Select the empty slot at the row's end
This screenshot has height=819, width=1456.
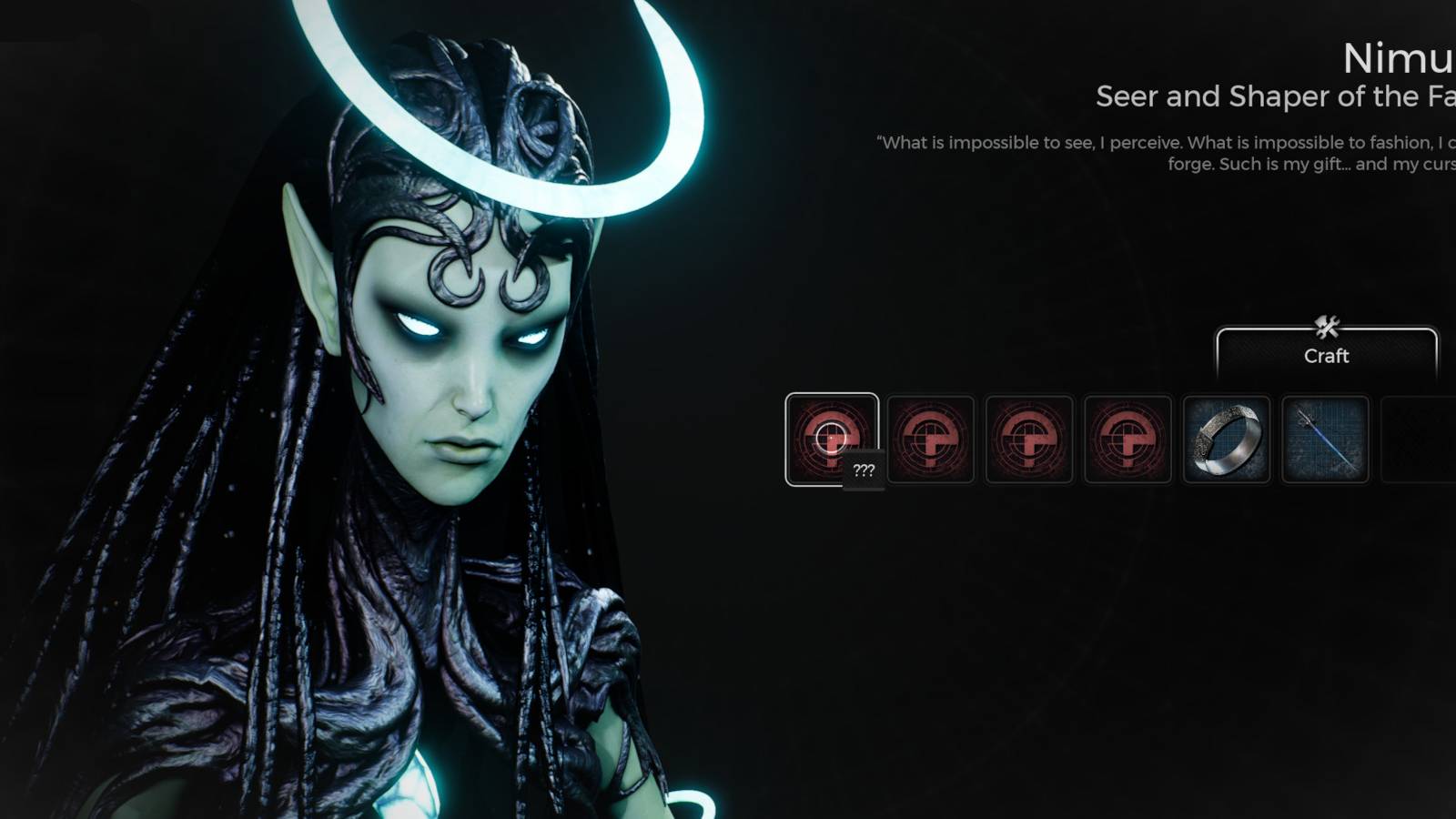[x=1420, y=440]
